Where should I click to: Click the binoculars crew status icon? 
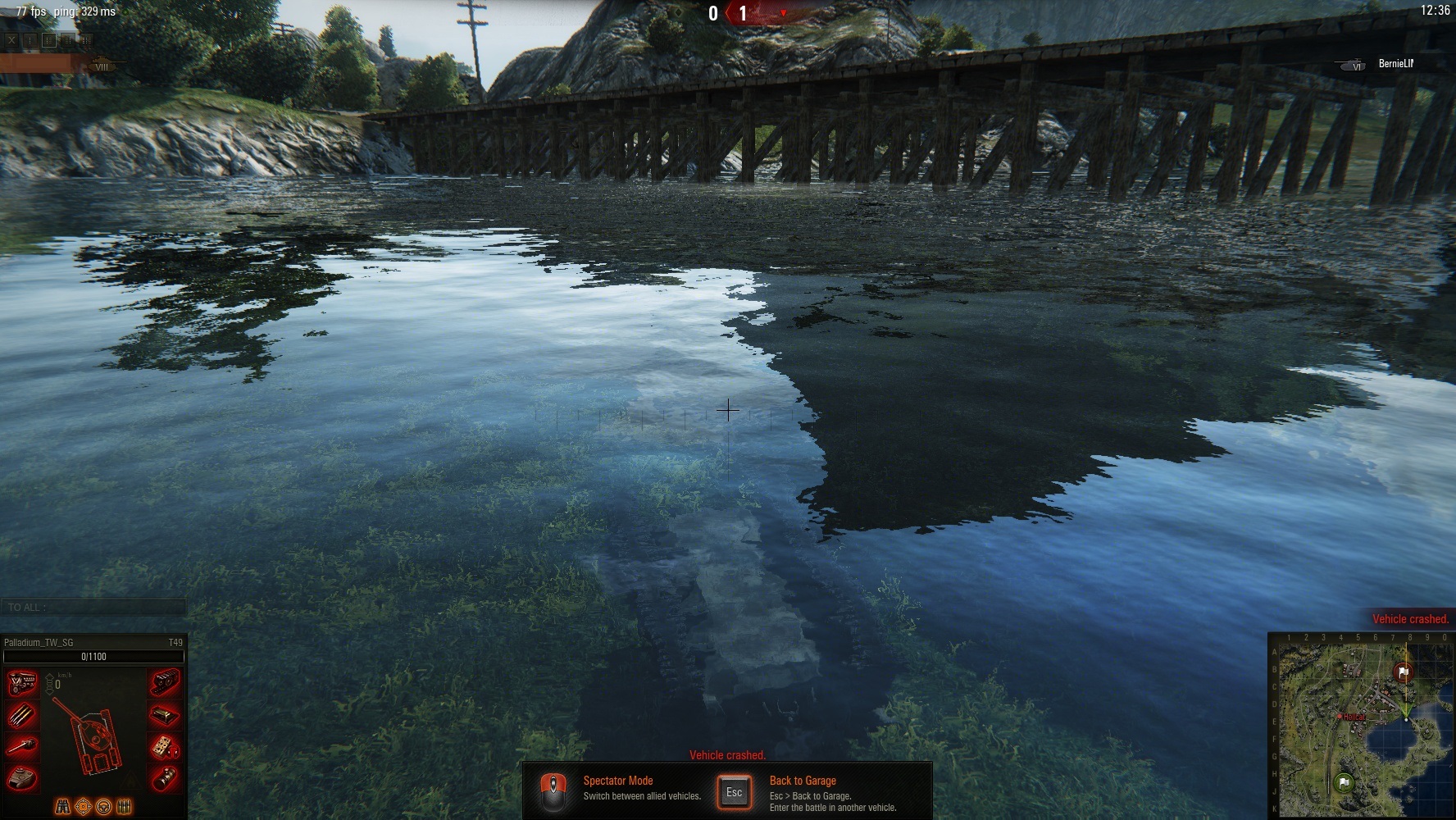62,807
